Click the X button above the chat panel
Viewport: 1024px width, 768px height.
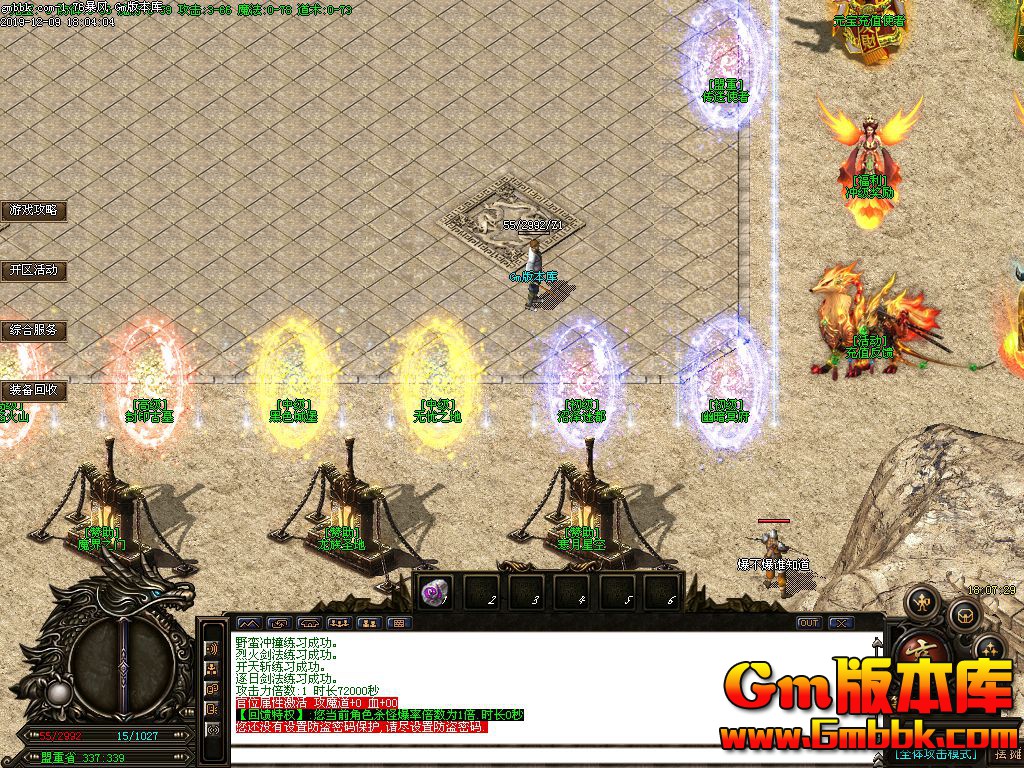(841, 623)
